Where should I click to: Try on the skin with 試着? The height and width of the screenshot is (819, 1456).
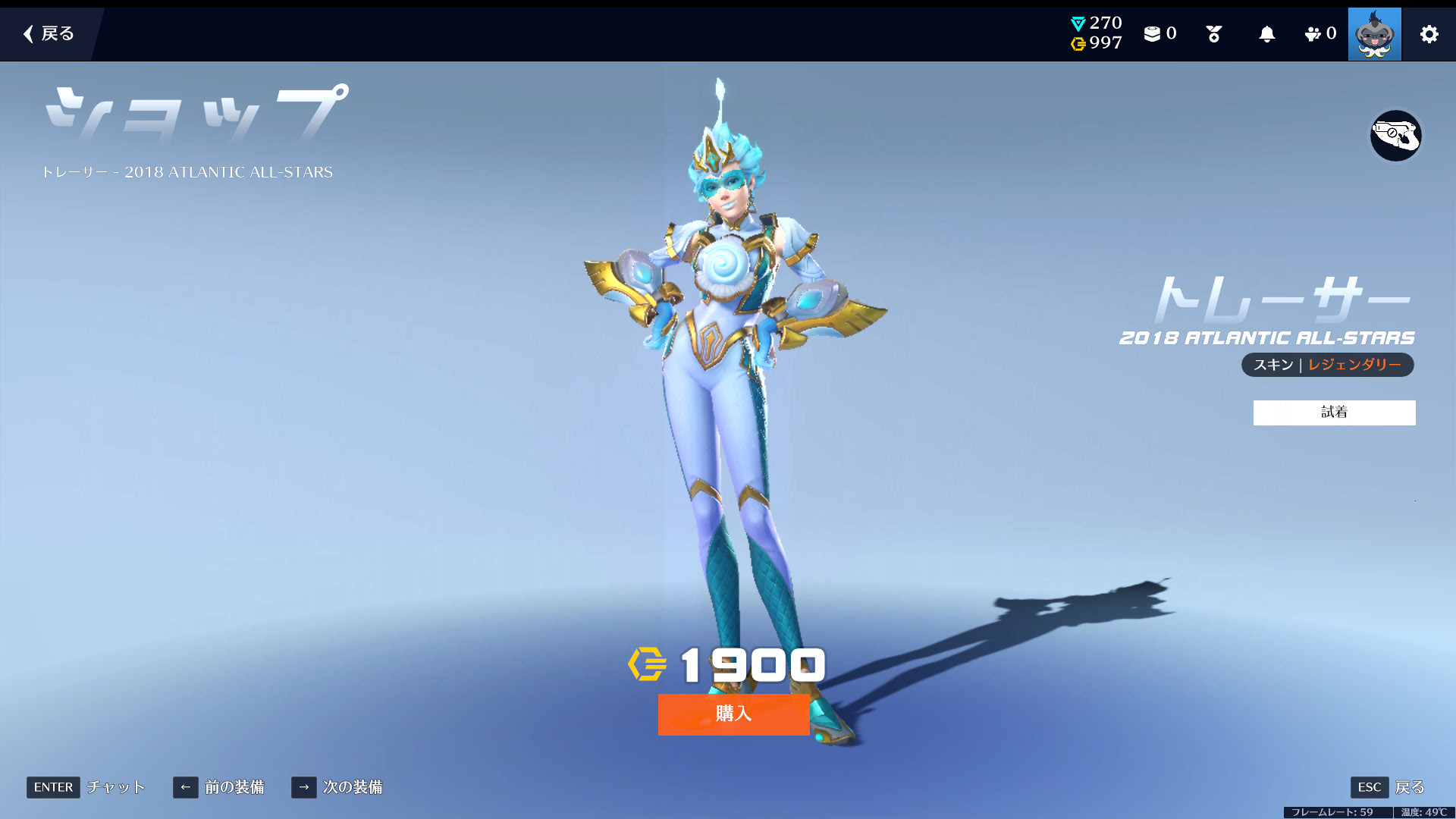1334,413
